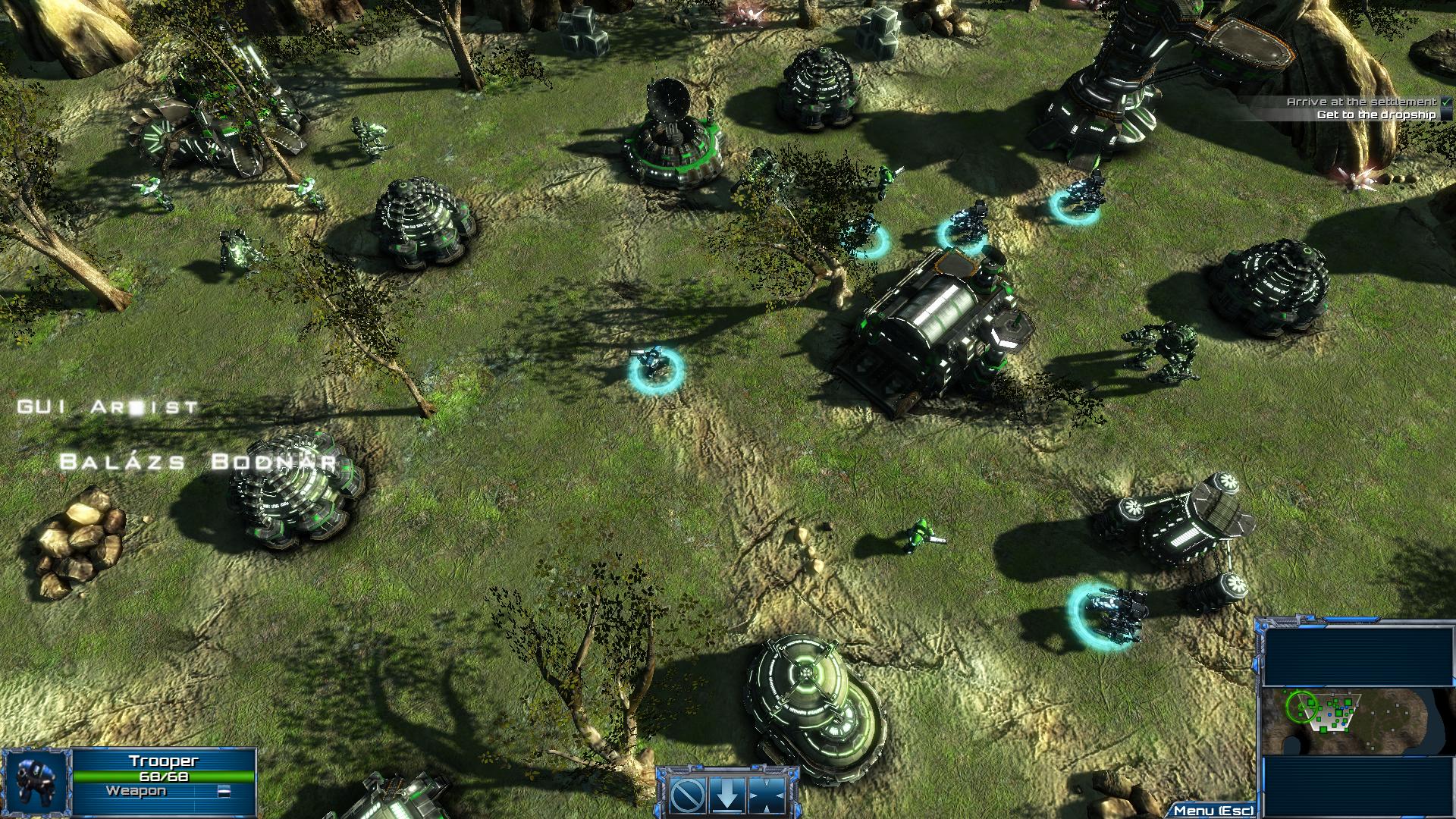The width and height of the screenshot is (1456, 819).
Task: Activate the stop command icon
Action: pos(689,795)
